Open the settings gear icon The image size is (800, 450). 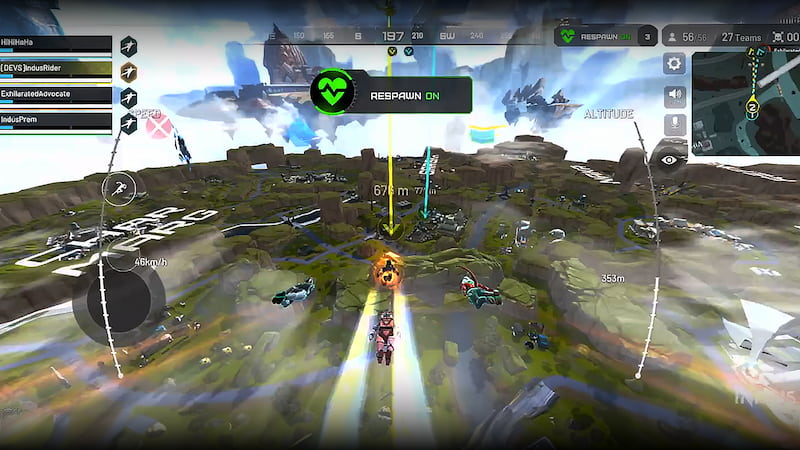click(675, 65)
